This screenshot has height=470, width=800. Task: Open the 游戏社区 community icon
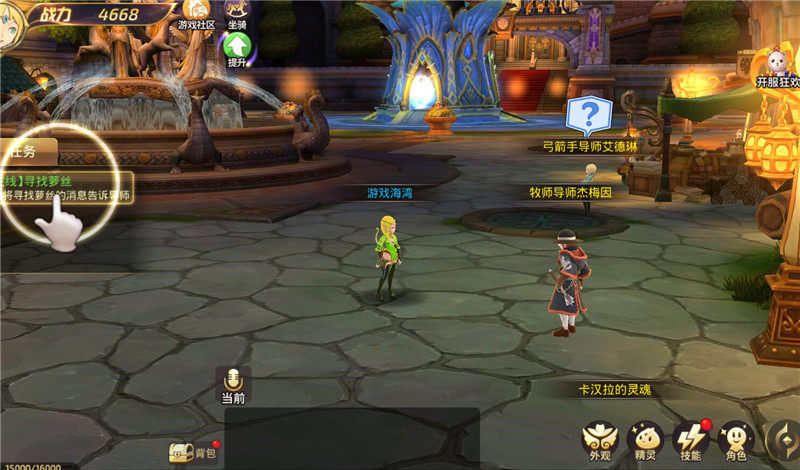click(196, 12)
